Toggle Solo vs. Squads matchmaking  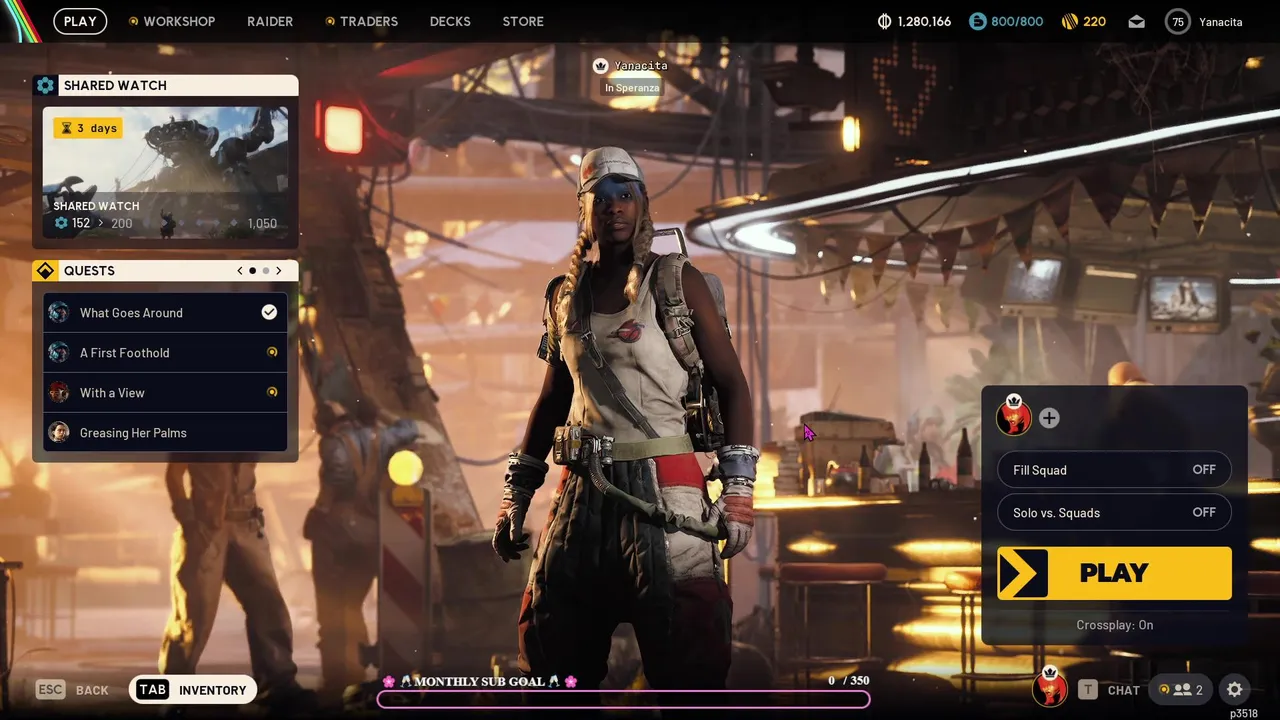(1114, 513)
